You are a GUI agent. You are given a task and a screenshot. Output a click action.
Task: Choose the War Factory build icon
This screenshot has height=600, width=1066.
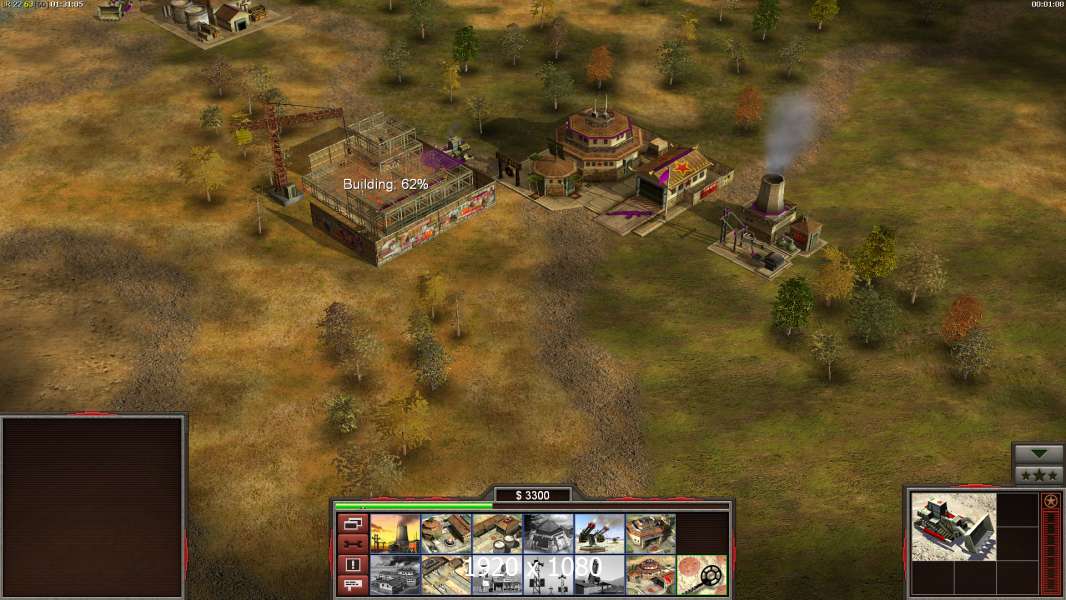coord(650,534)
